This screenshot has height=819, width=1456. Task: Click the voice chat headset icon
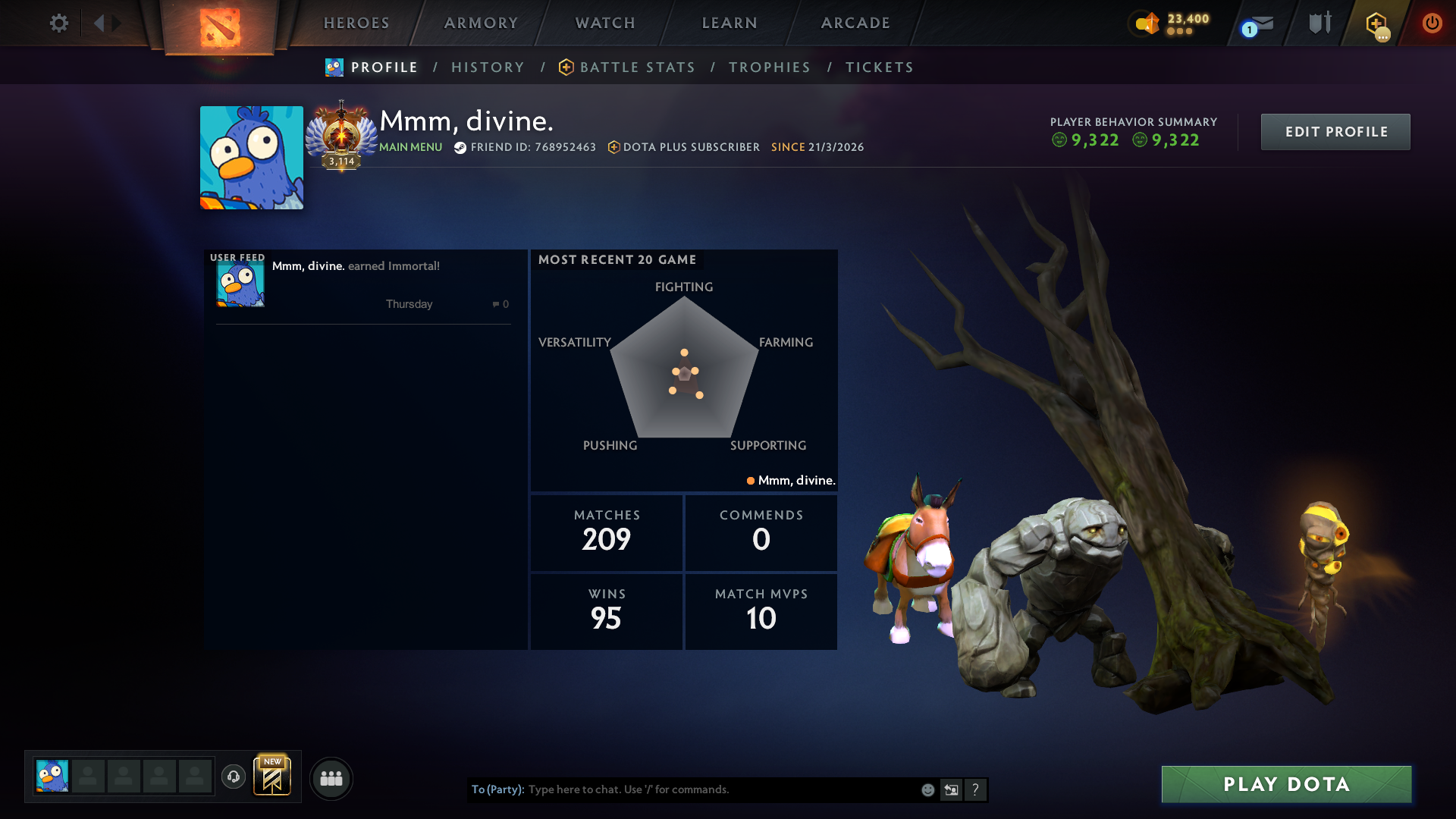(x=233, y=778)
